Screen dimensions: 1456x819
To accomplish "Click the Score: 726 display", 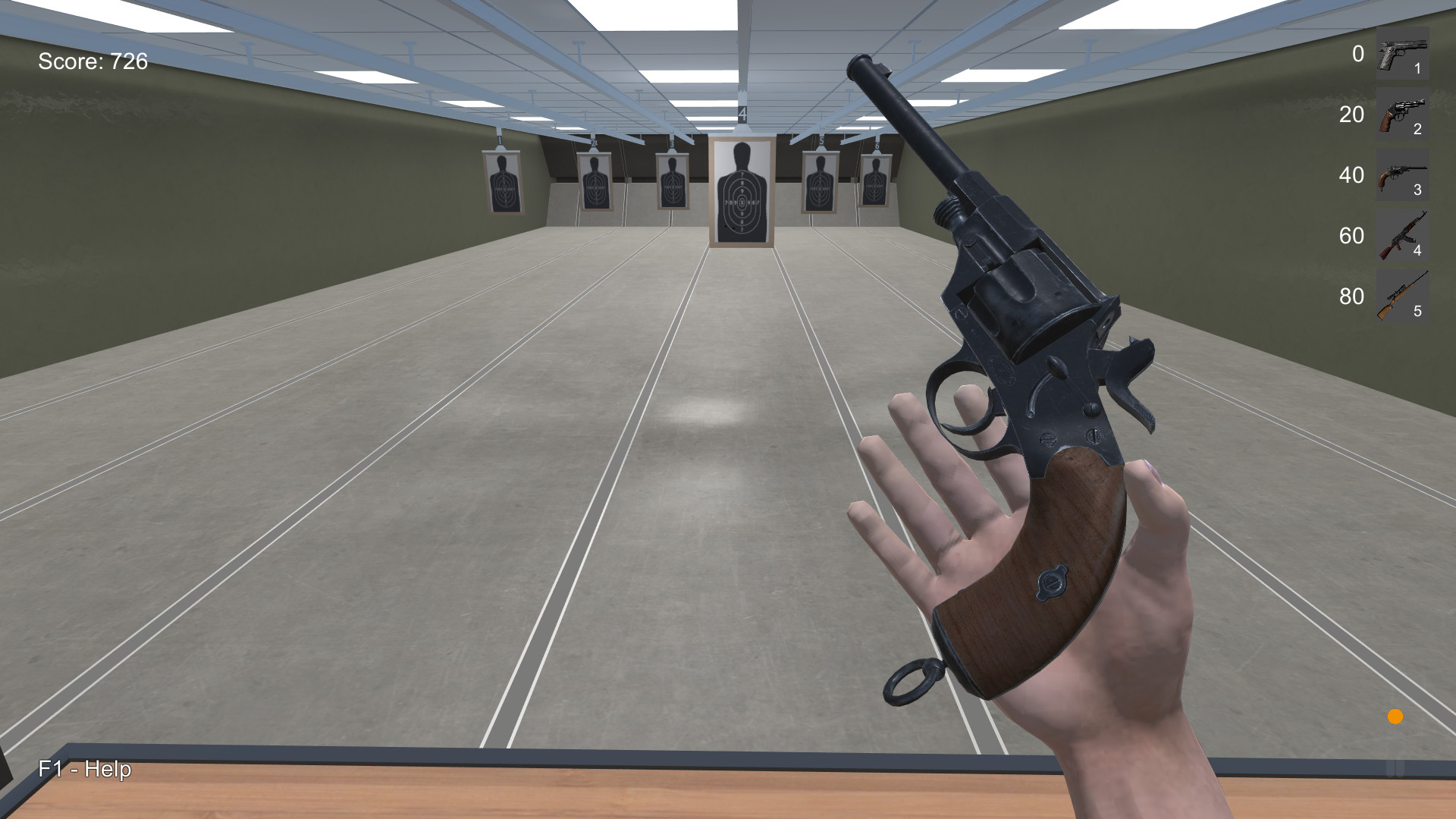I will [x=92, y=63].
